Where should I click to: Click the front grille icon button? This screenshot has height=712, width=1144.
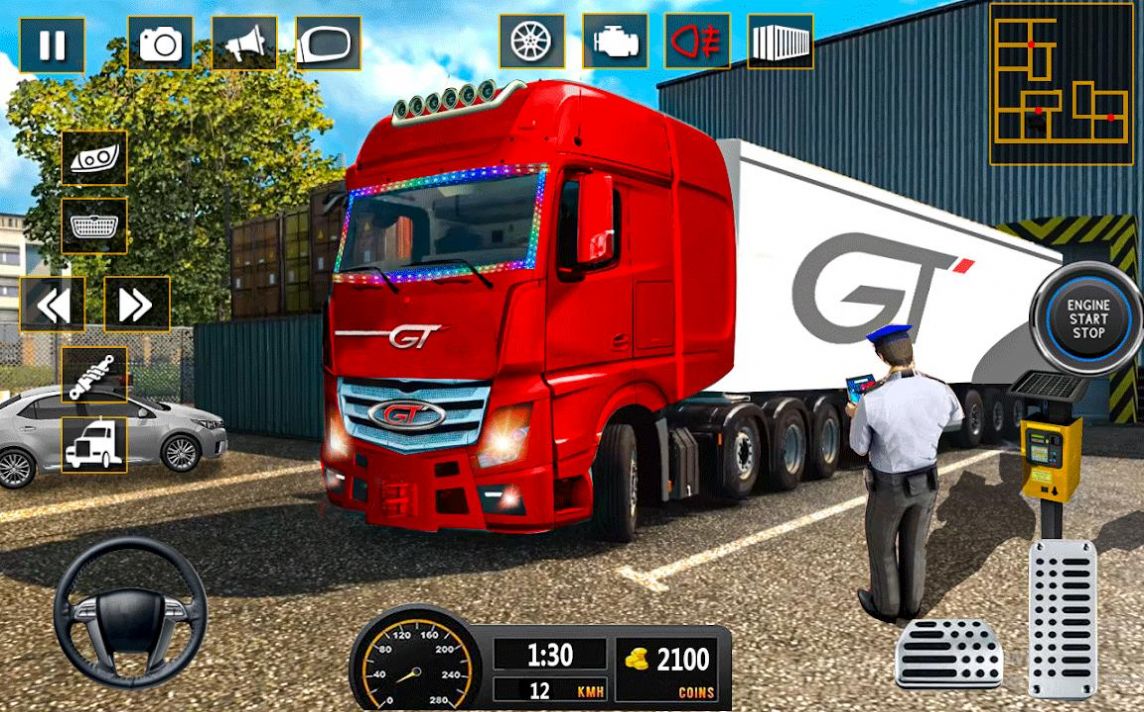(94, 226)
